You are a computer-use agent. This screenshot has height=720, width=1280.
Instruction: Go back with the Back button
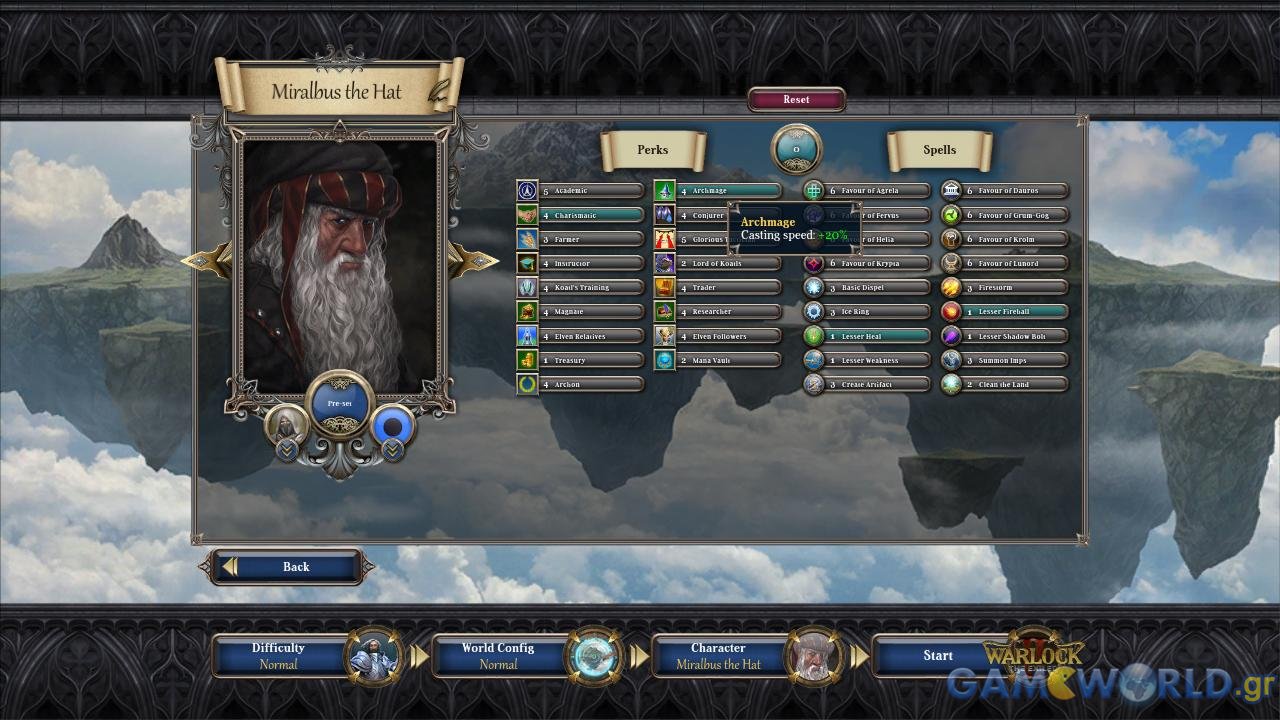(286, 567)
